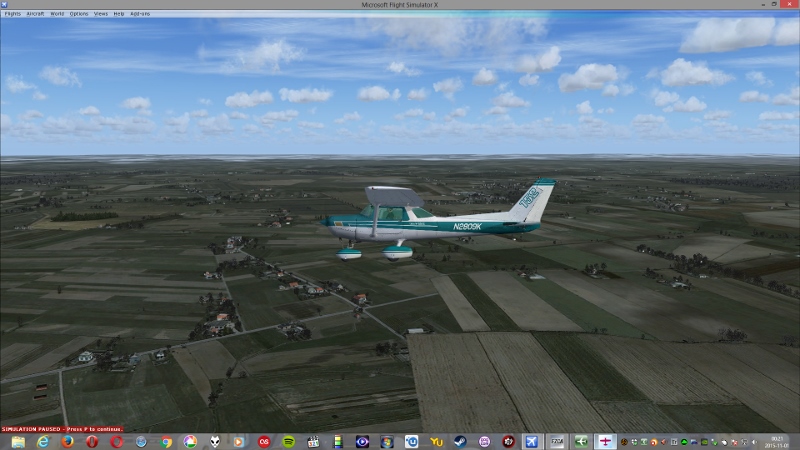800x450 pixels.
Task: Open the Views menu
Action: (101, 14)
